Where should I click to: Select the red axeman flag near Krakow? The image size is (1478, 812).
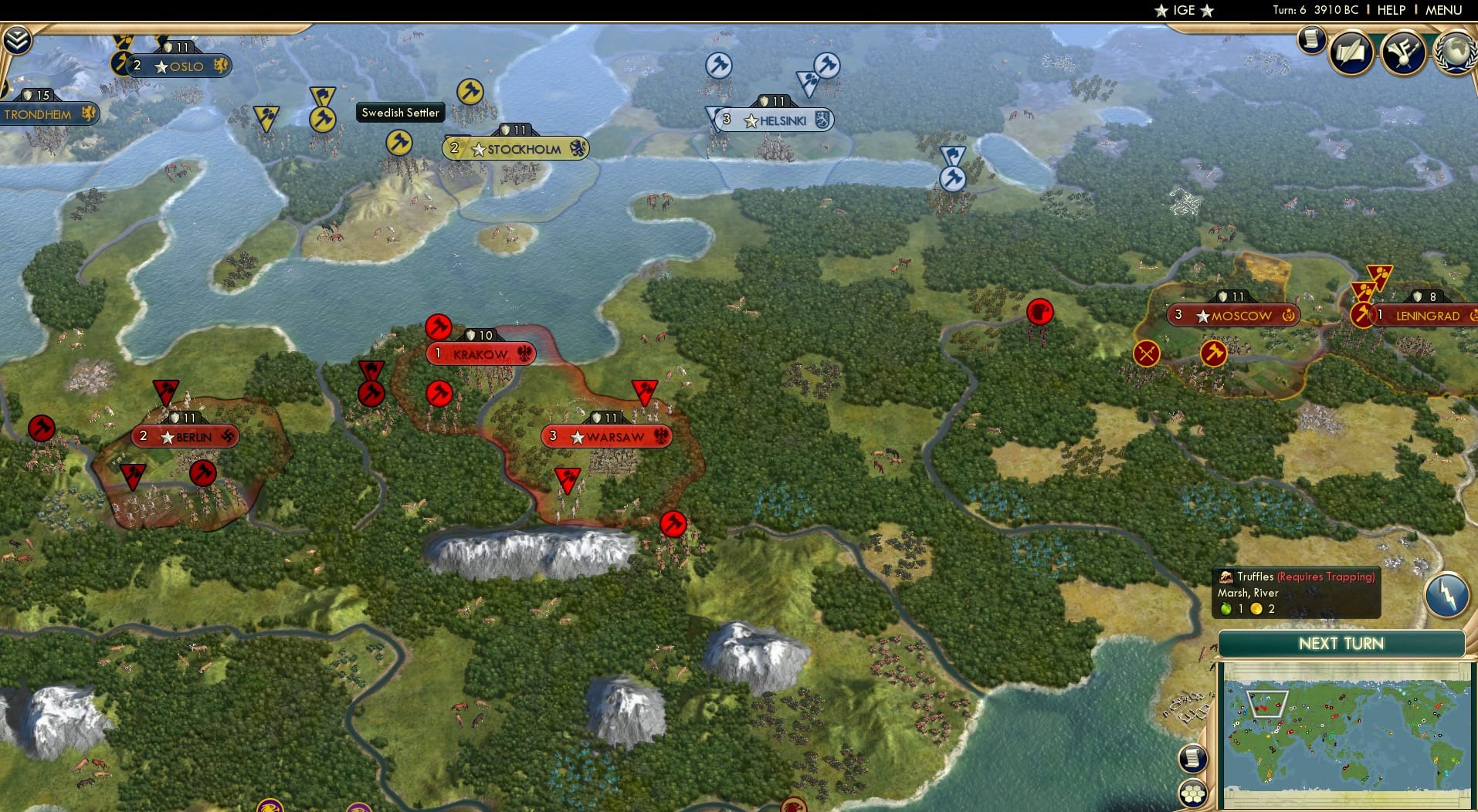tap(437, 326)
